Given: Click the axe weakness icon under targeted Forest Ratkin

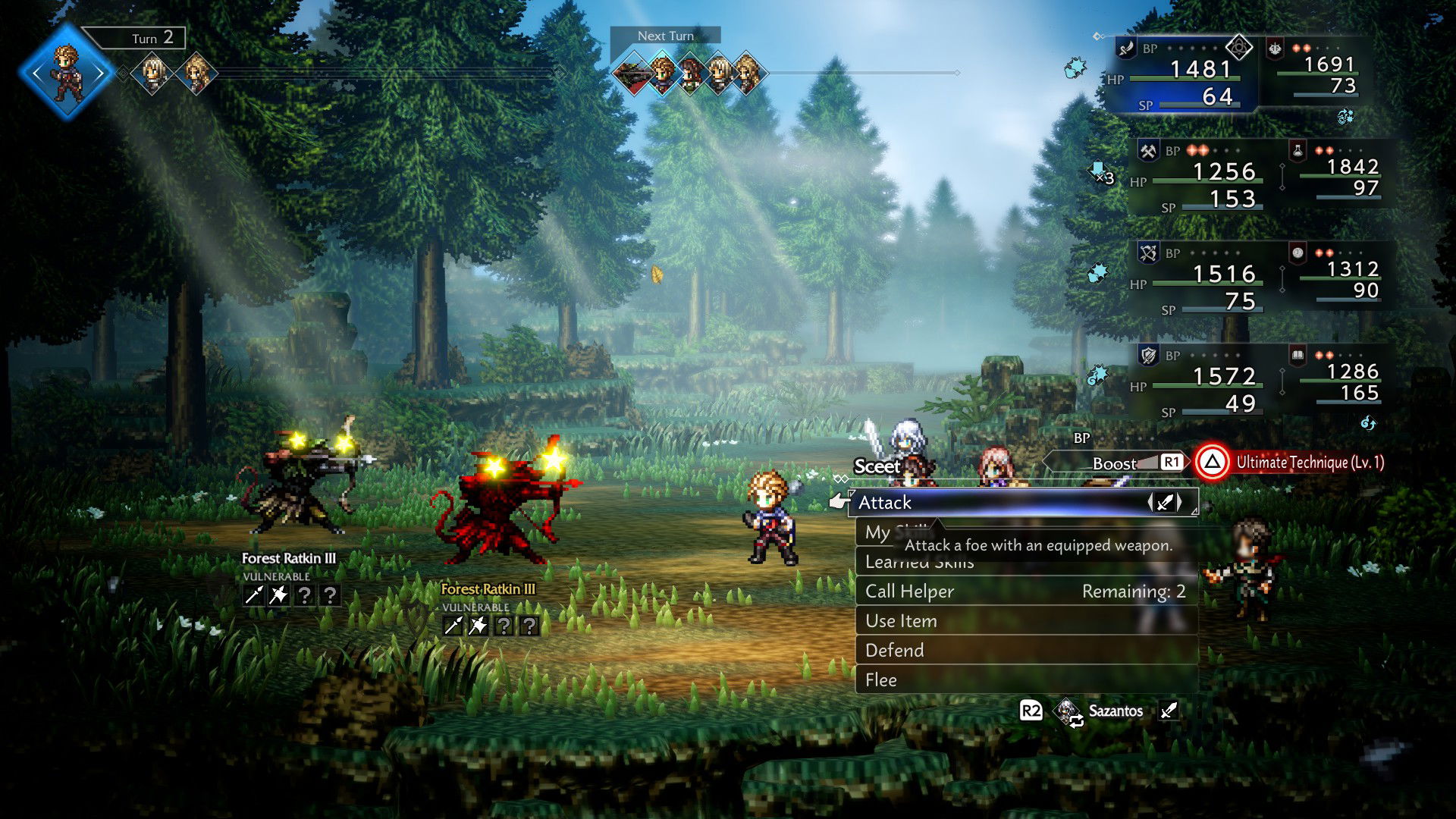Looking at the screenshot, I should coord(479,626).
